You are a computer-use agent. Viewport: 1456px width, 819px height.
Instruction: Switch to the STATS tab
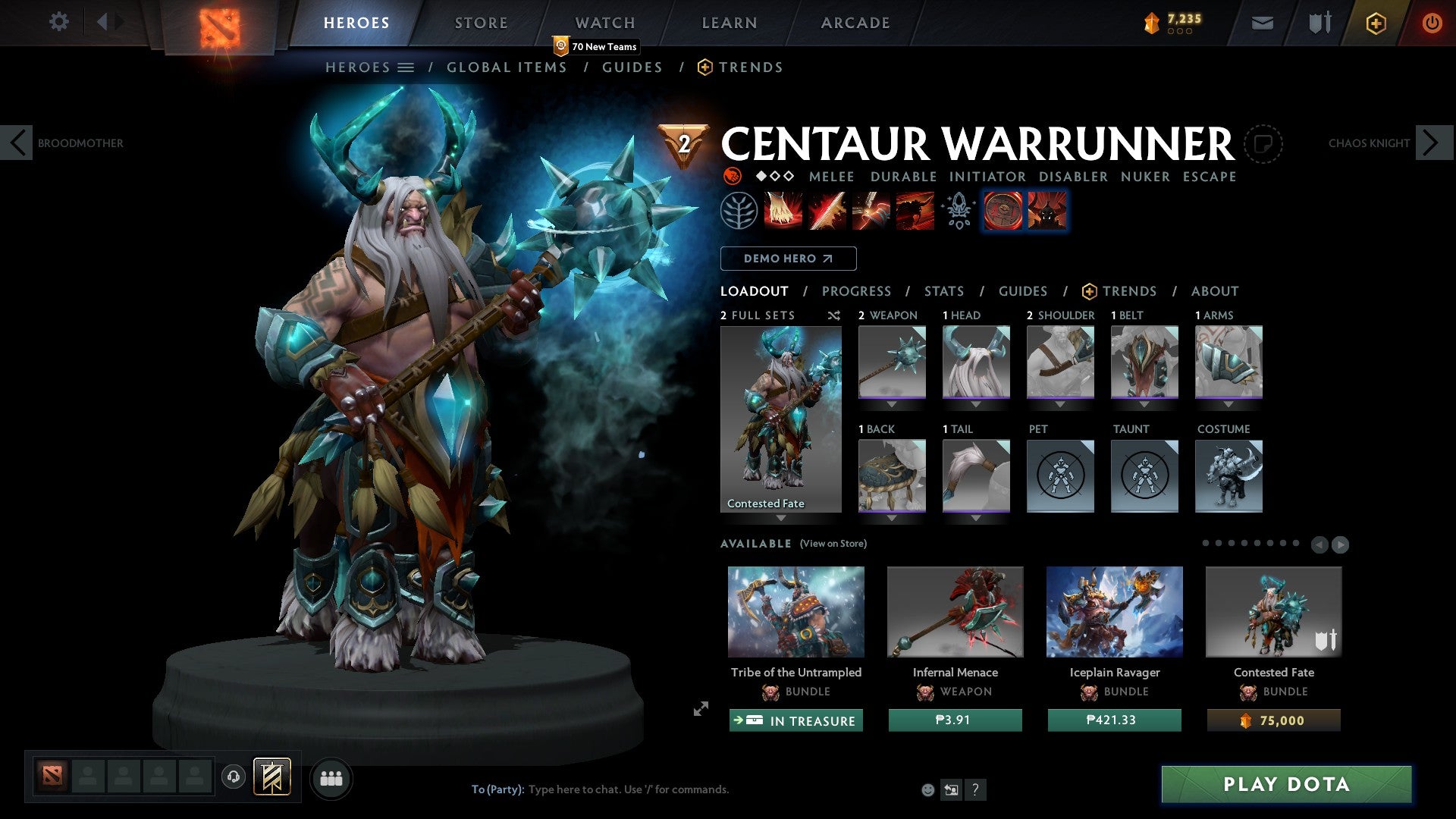pos(943,290)
